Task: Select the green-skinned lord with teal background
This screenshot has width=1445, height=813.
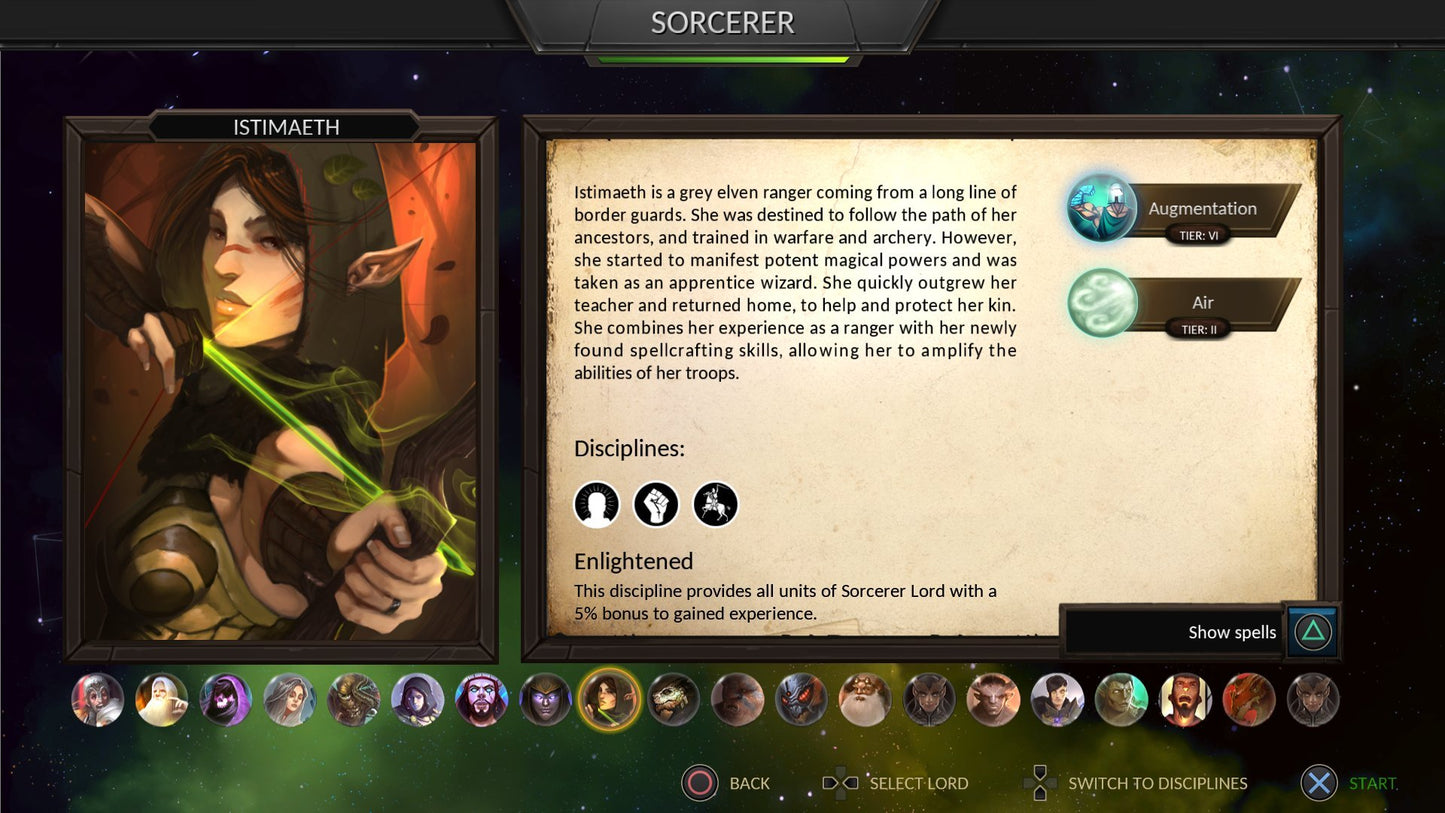Action: point(1121,699)
